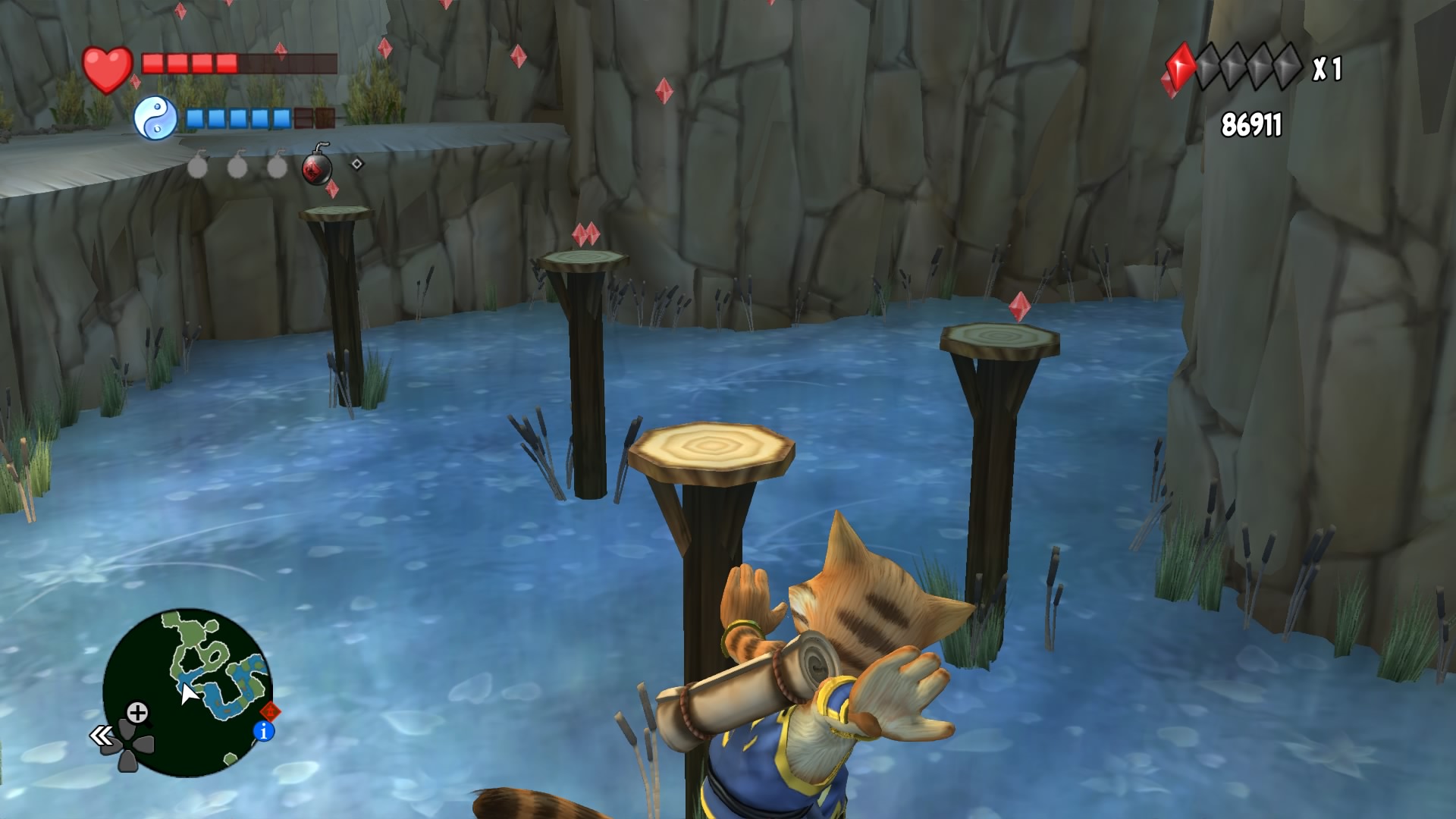Click the zoom-in magnifier on the minimap
This screenshot has width=1456, height=819.
tap(138, 711)
